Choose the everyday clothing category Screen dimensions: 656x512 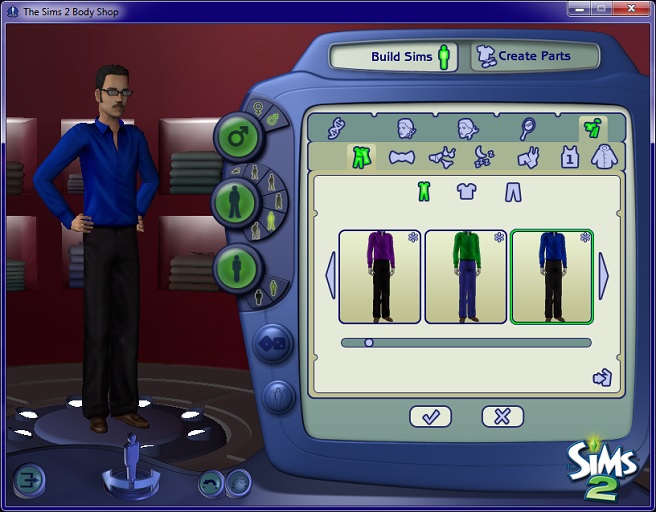click(358, 158)
